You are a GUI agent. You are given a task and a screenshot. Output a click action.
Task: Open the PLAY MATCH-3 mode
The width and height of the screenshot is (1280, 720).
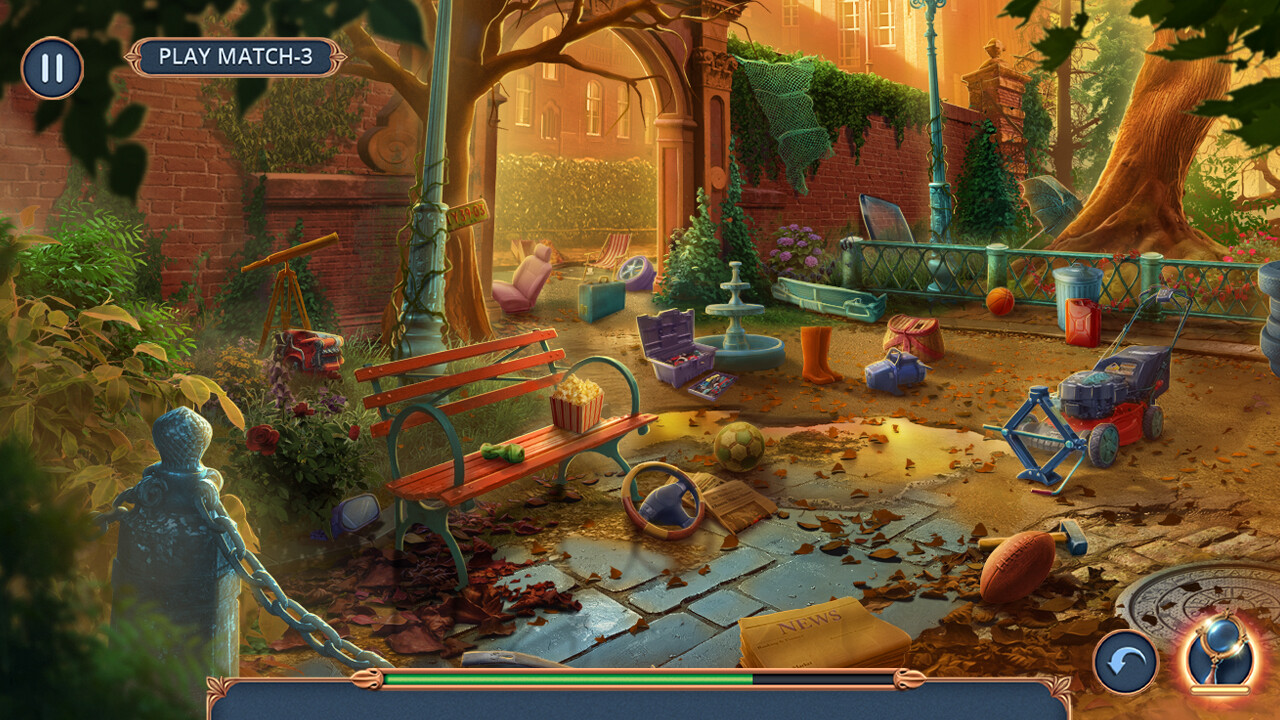pos(238,57)
